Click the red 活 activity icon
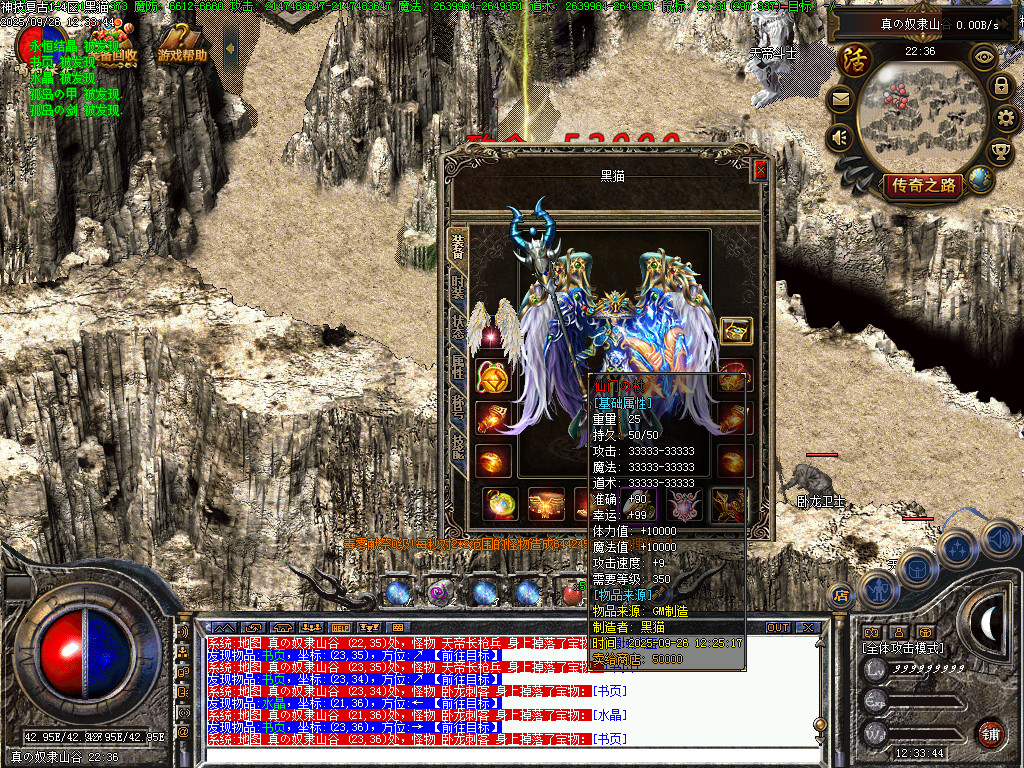The image size is (1024, 768). [855, 59]
